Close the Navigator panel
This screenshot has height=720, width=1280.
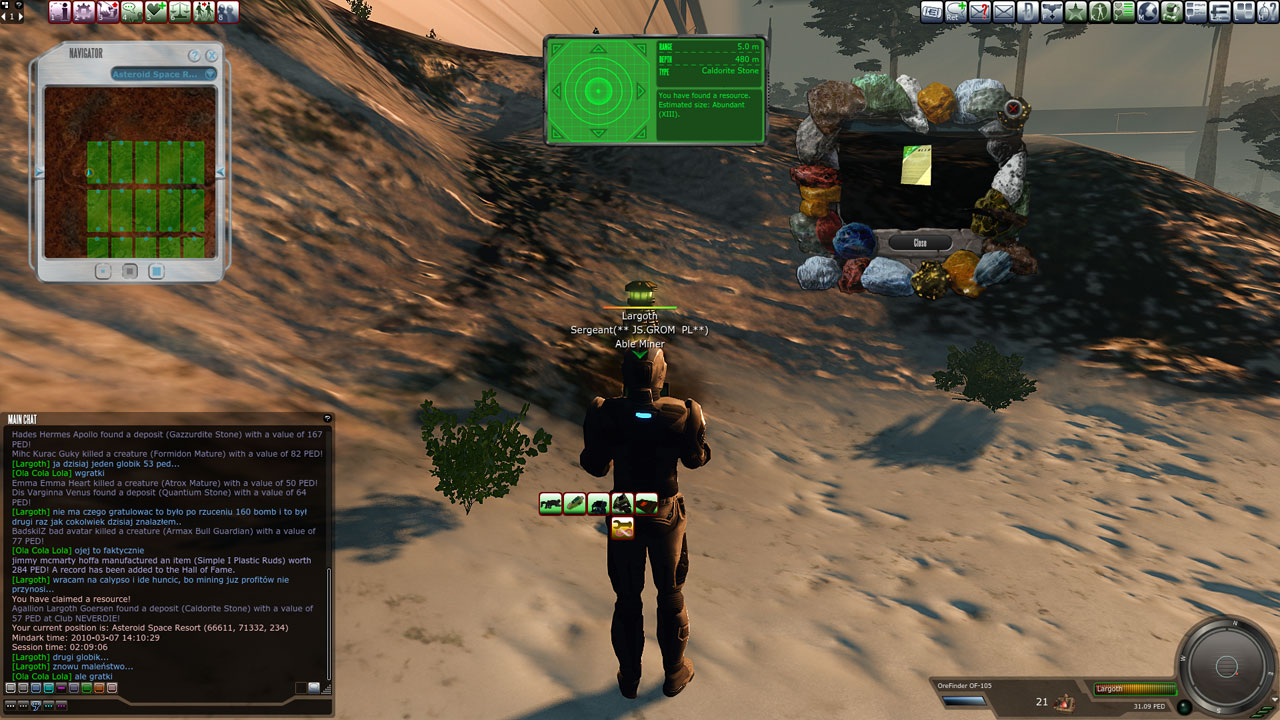pos(211,55)
